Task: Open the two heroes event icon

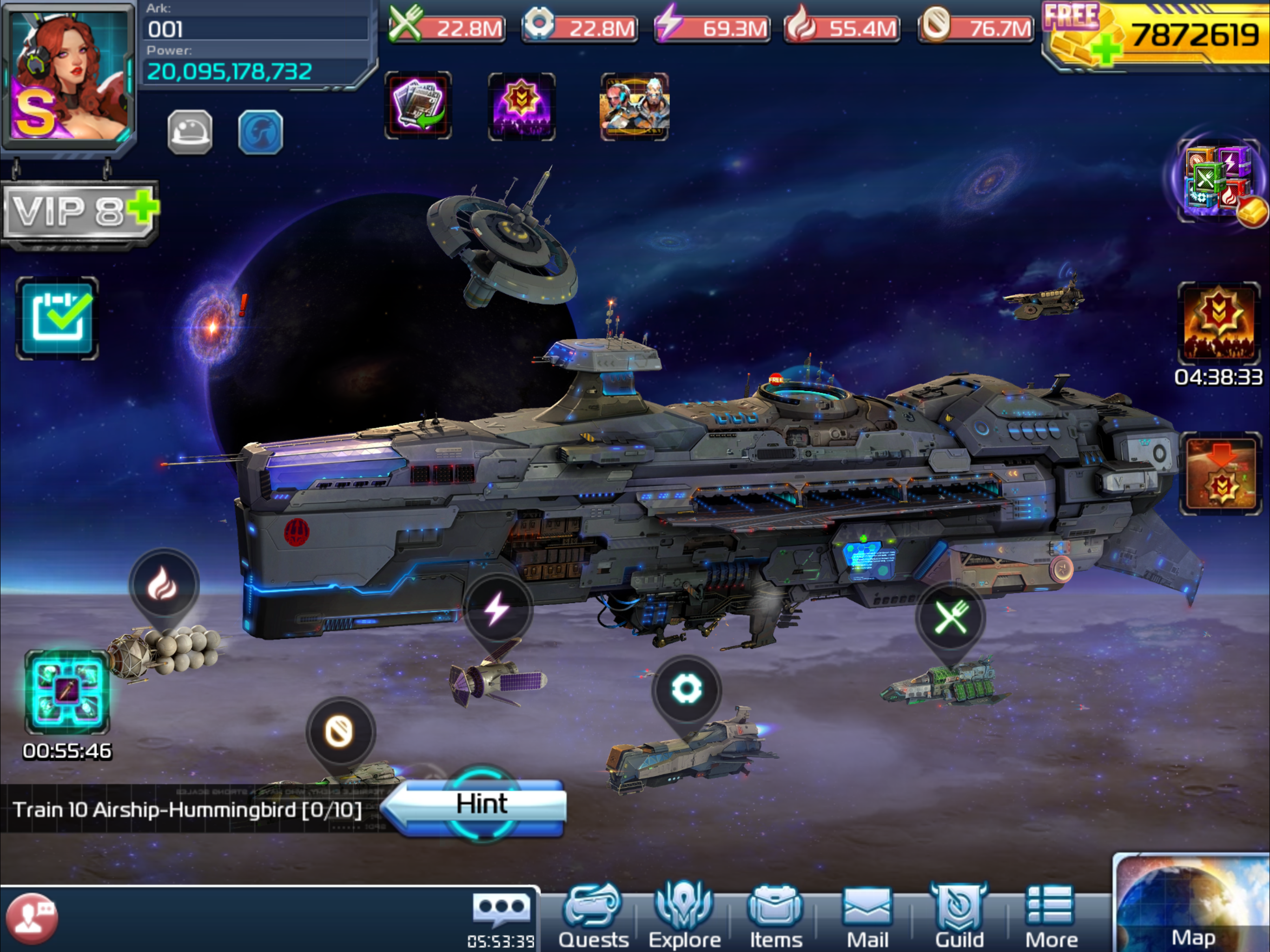Action: tap(634, 107)
